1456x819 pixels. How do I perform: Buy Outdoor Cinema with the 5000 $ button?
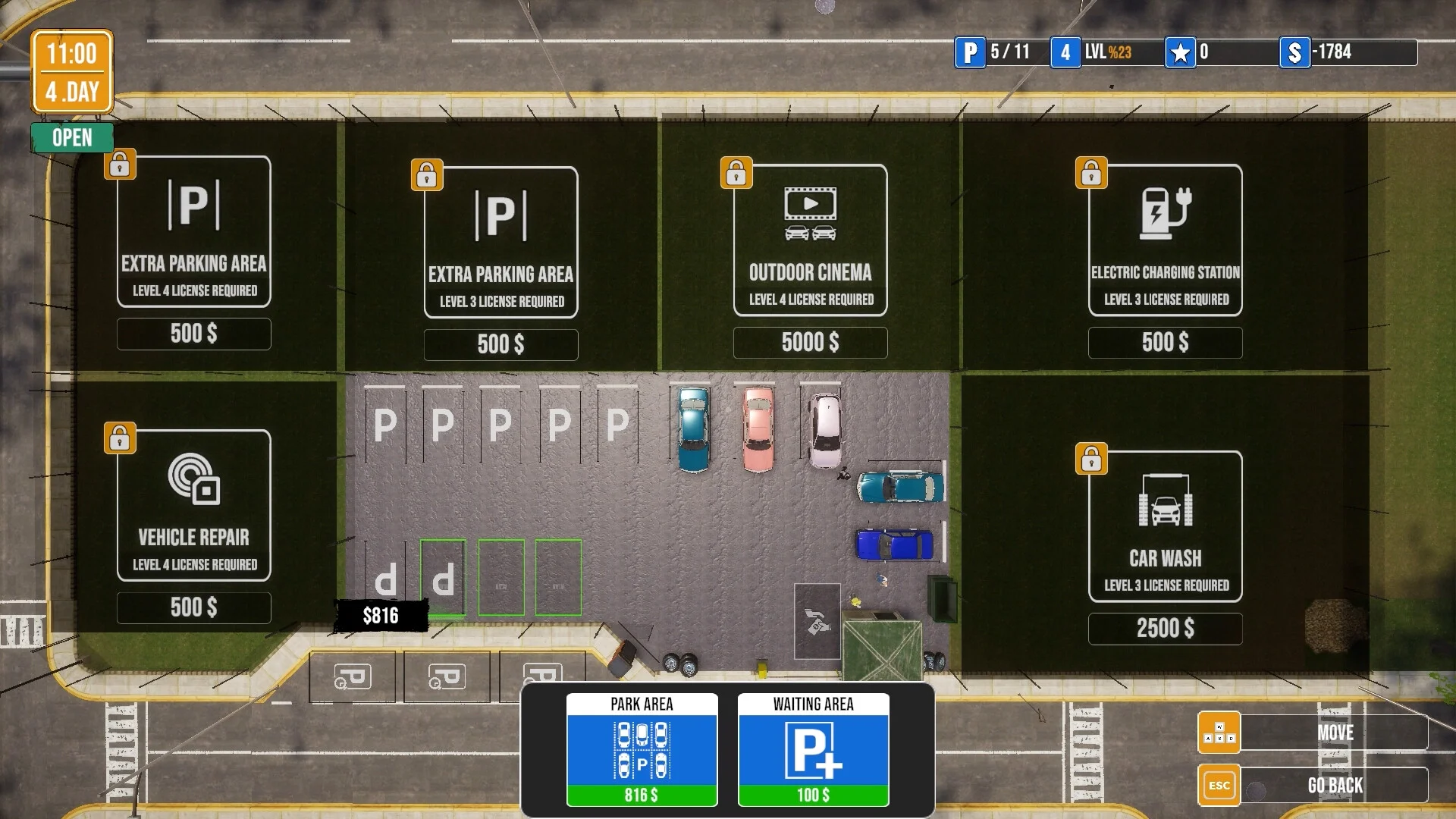coord(810,343)
